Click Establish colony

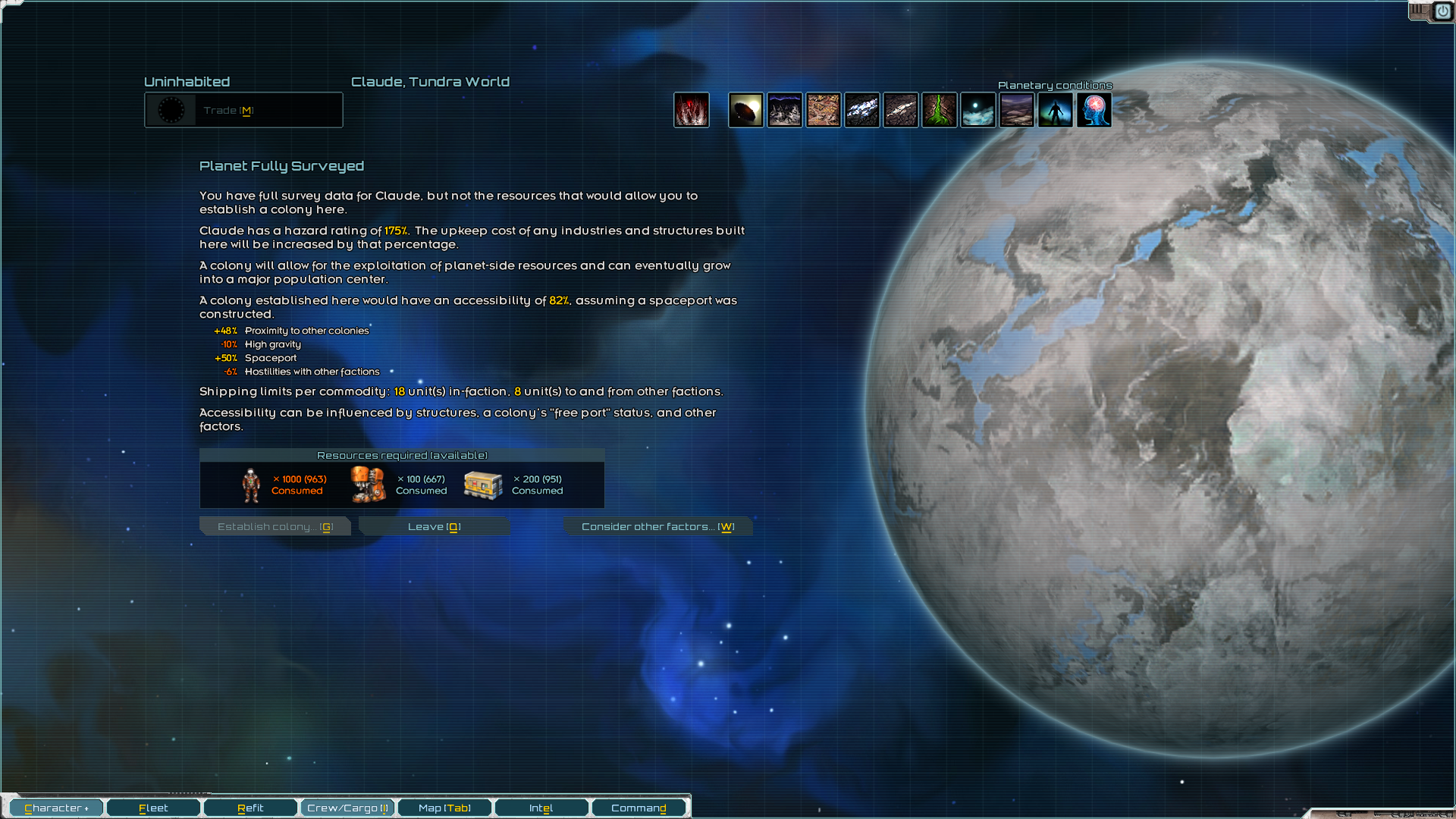(x=275, y=526)
